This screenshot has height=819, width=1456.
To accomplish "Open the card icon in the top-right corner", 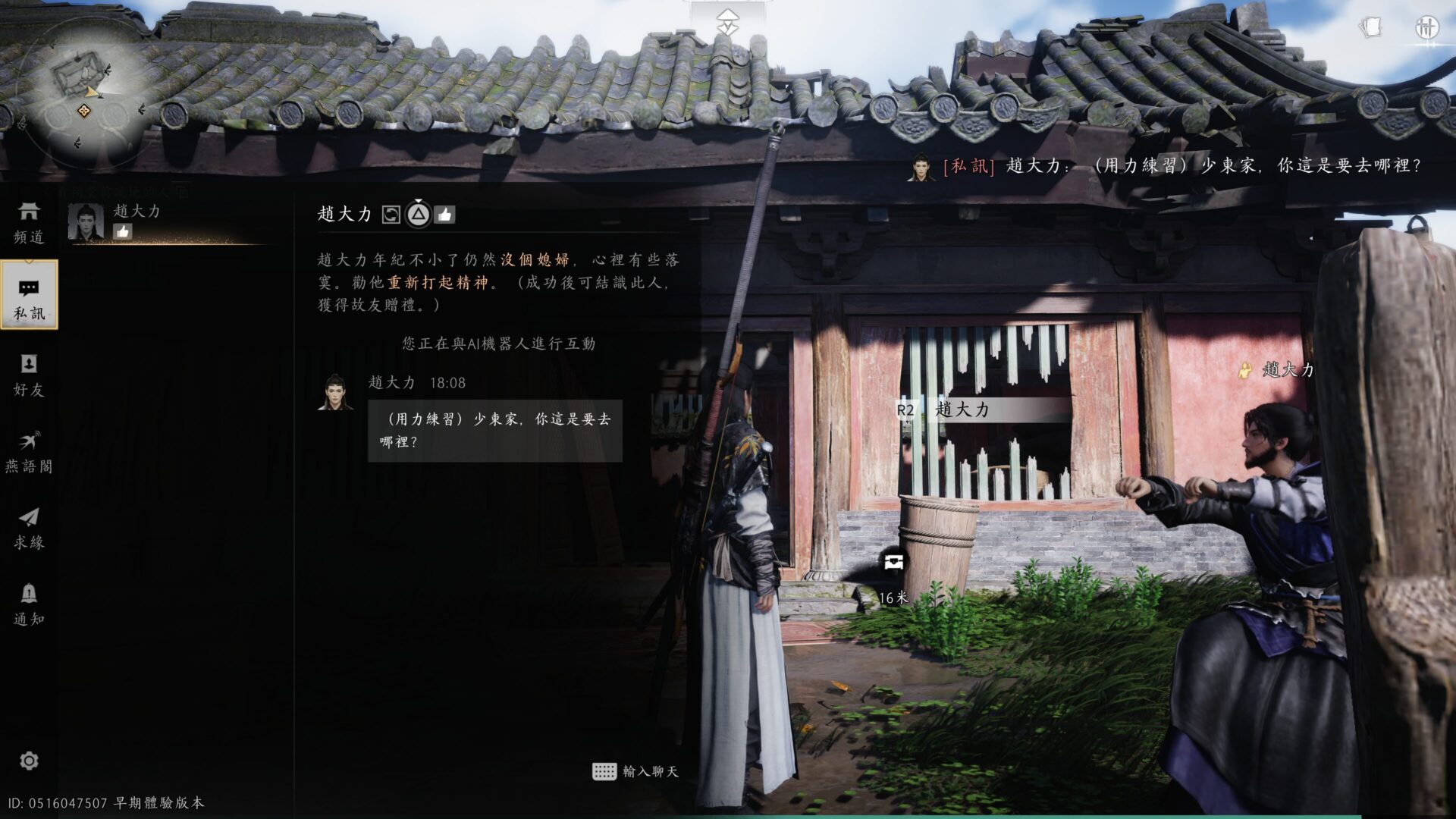I will (1370, 28).
